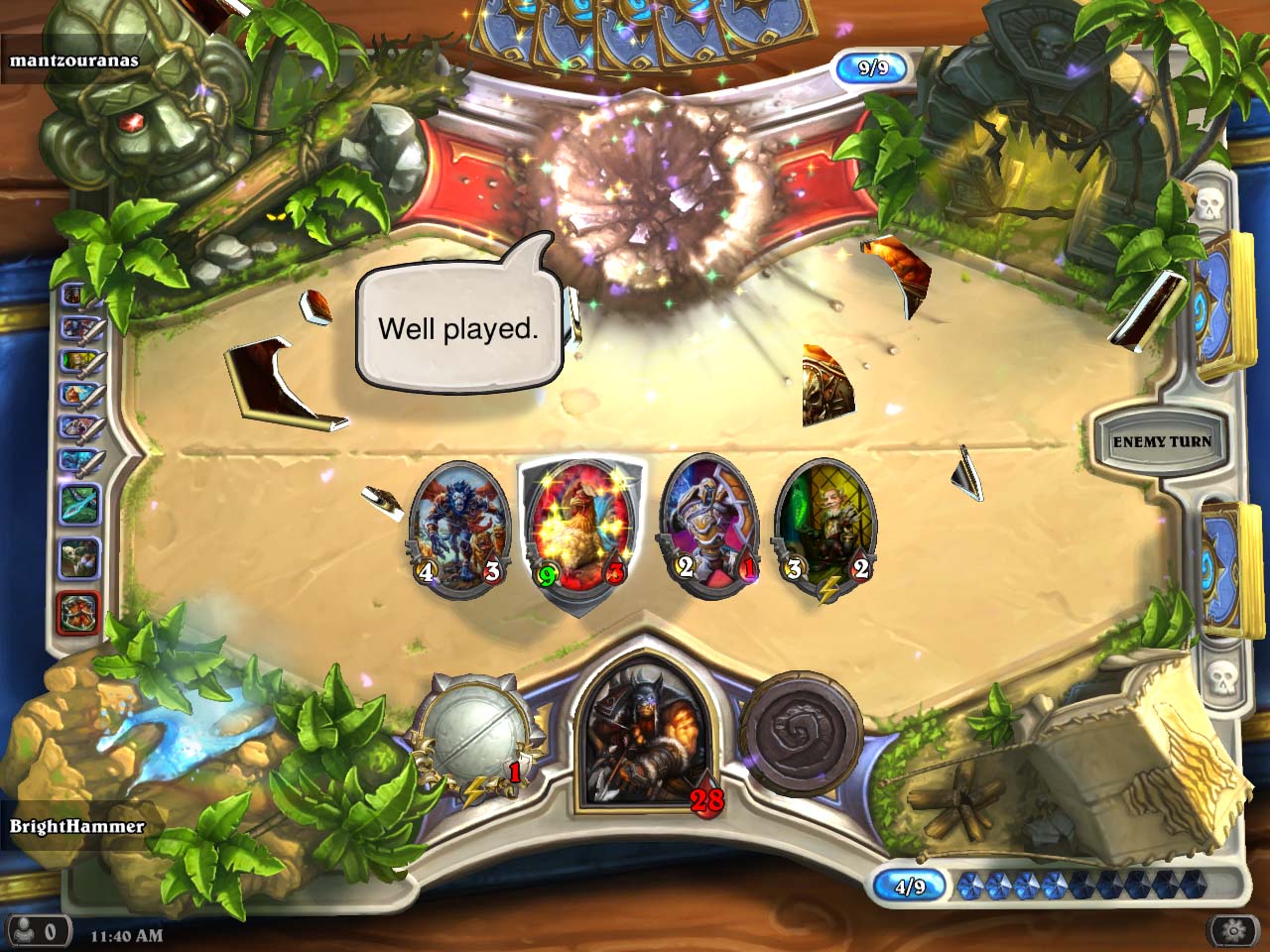Open the friends list icon

pos(38,932)
